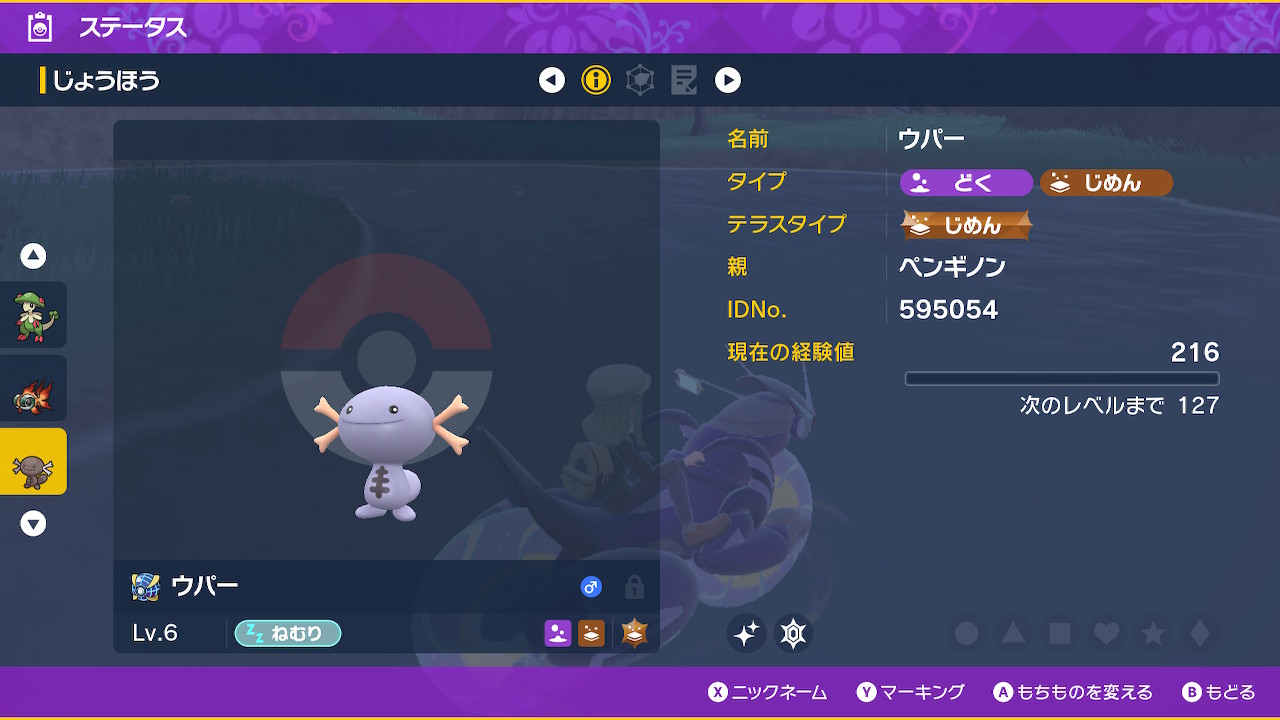Click the じめん Tera type badge
Image resolution: width=1280 pixels, height=720 pixels.
click(x=965, y=225)
